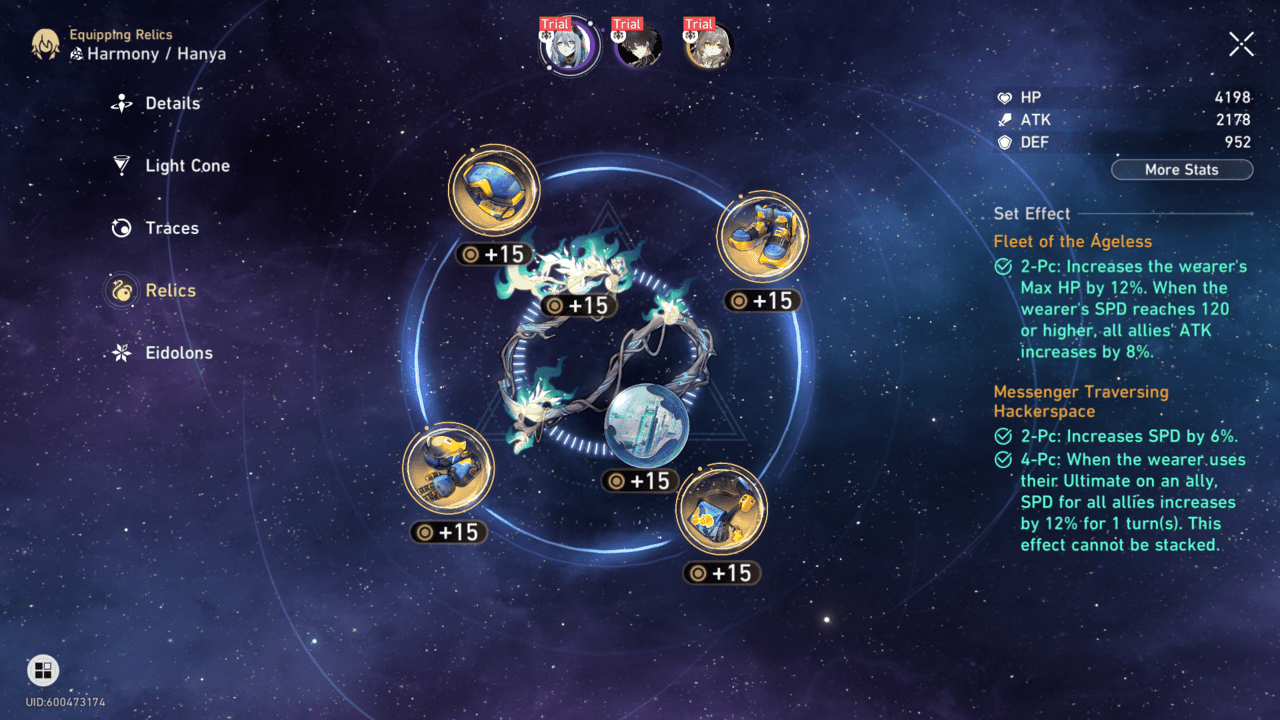Select the Eidolons star icon

click(120, 353)
